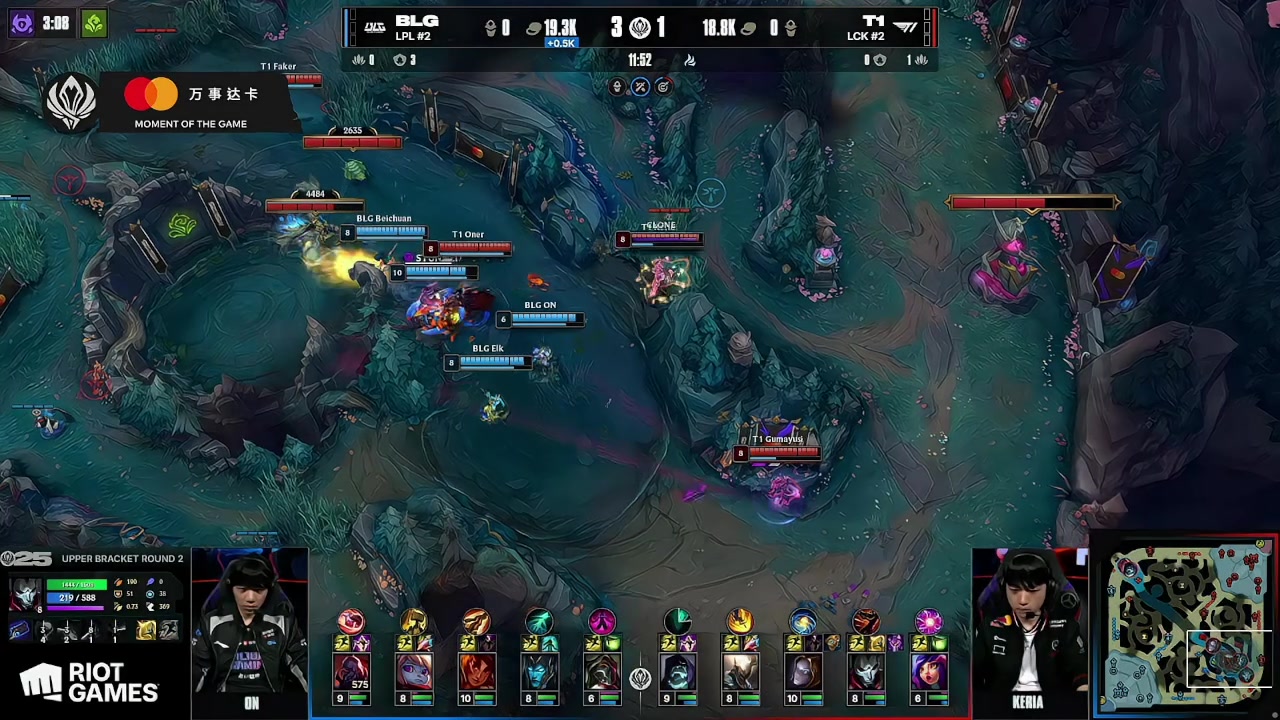Click the Riot Games logo

(90, 682)
